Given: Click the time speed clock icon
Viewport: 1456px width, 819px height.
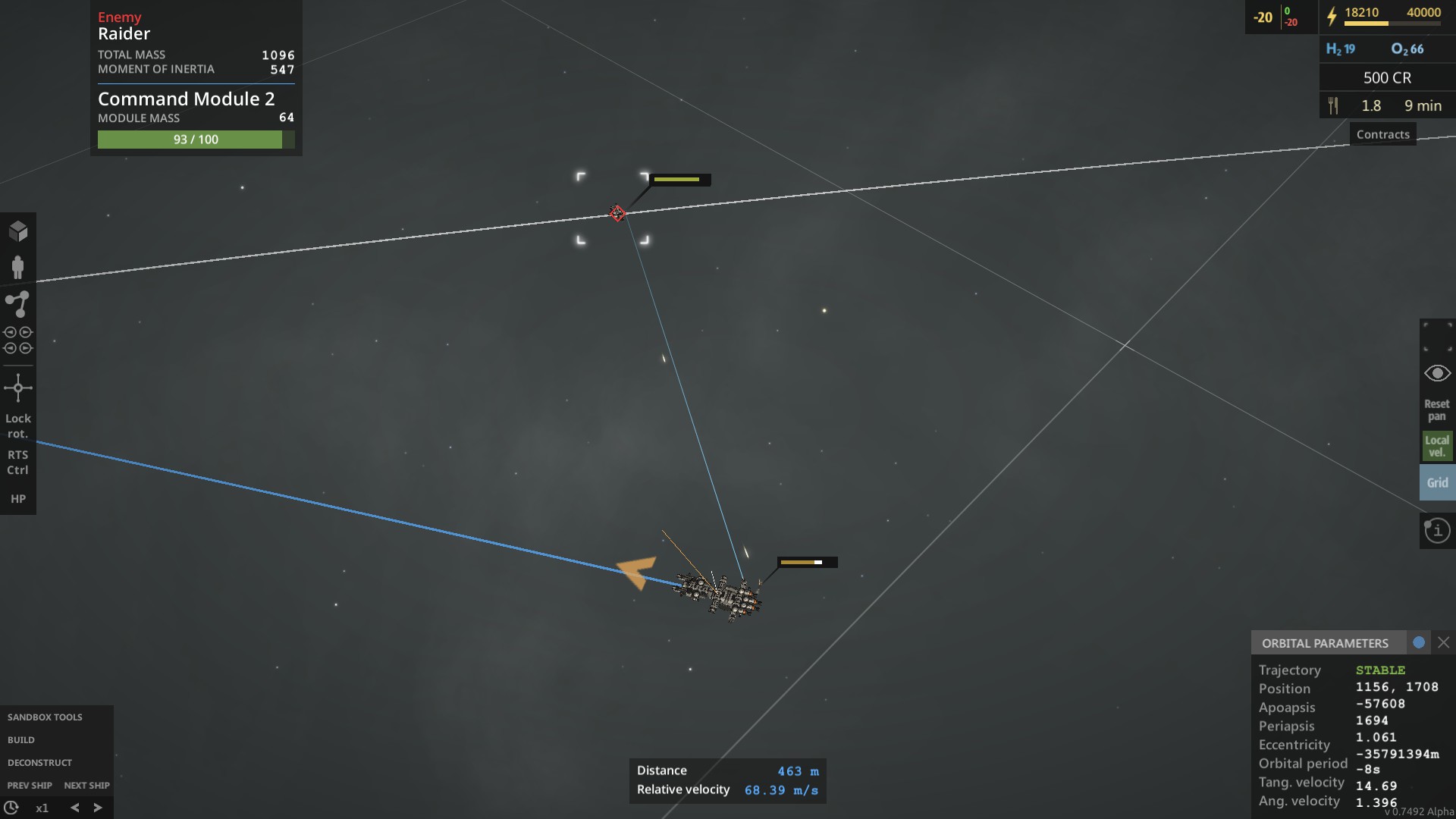Looking at the screenshot, I should [x=11, y=807].
